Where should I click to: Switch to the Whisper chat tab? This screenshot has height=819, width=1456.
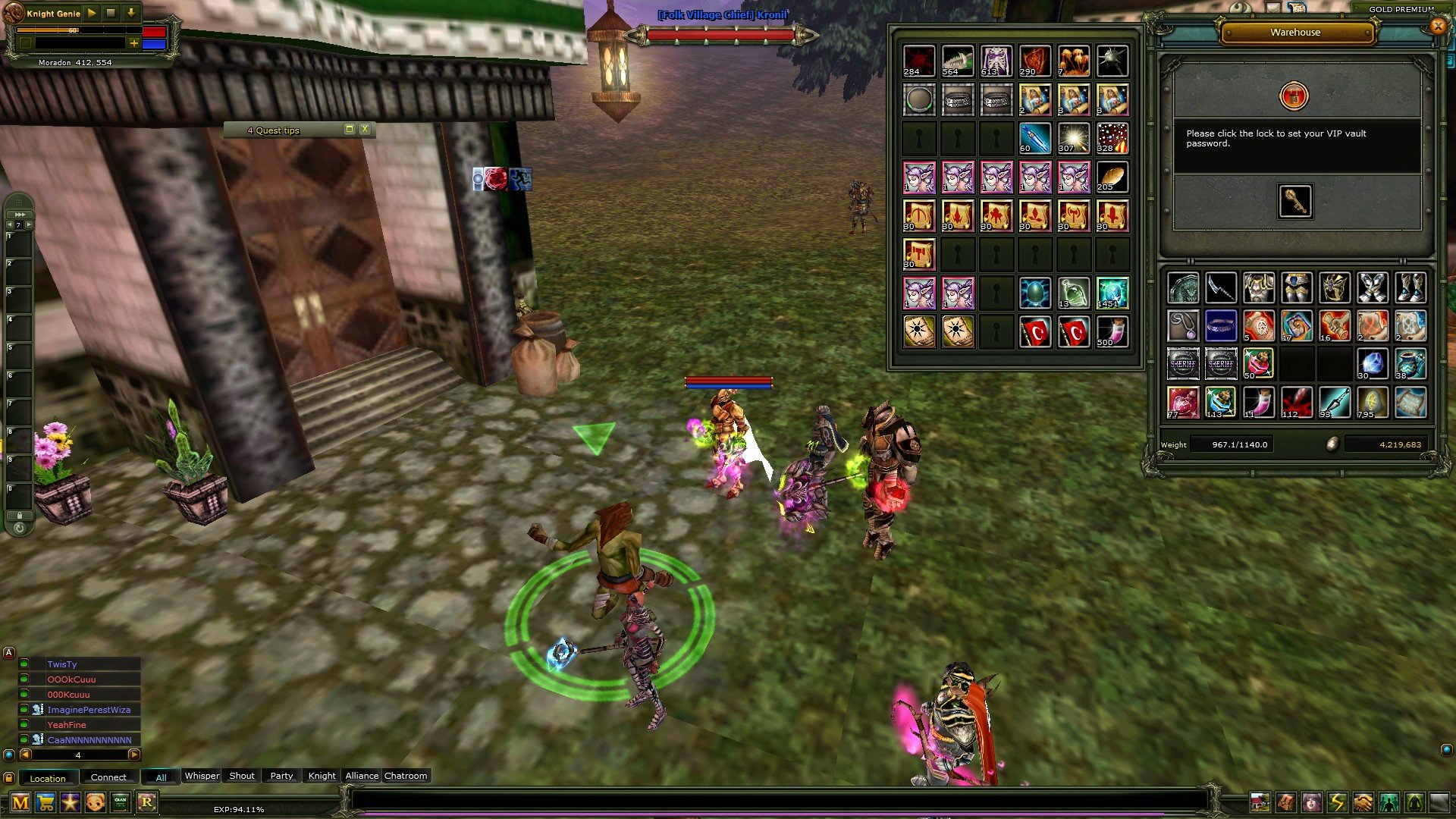202,776
